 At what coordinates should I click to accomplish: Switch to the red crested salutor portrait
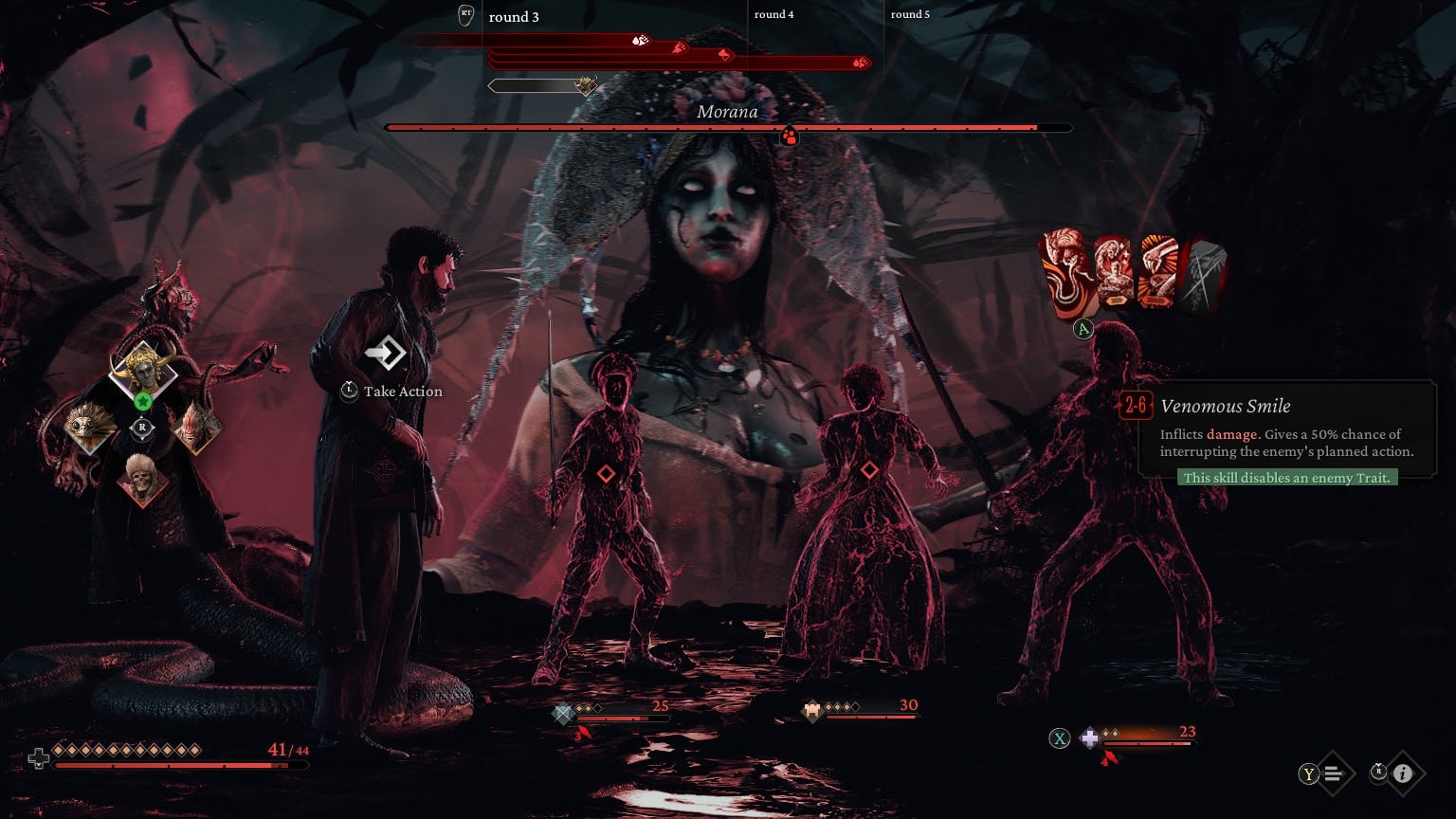pos(196,428)
